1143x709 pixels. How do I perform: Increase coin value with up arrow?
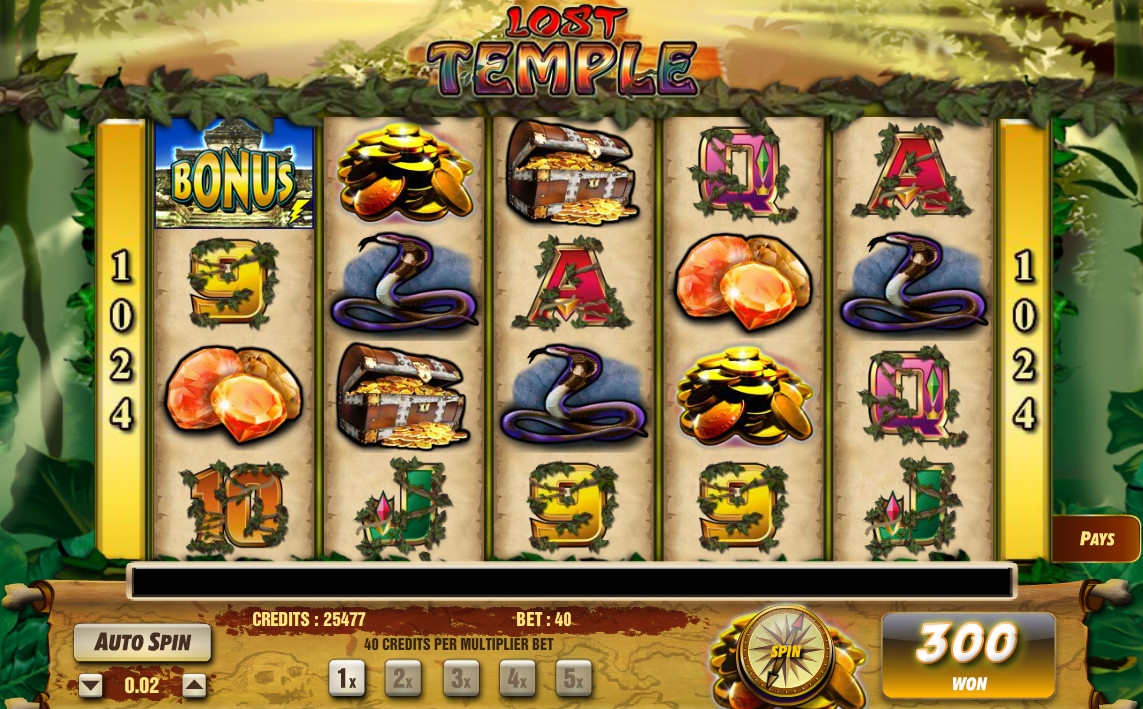tap(194, 686)
